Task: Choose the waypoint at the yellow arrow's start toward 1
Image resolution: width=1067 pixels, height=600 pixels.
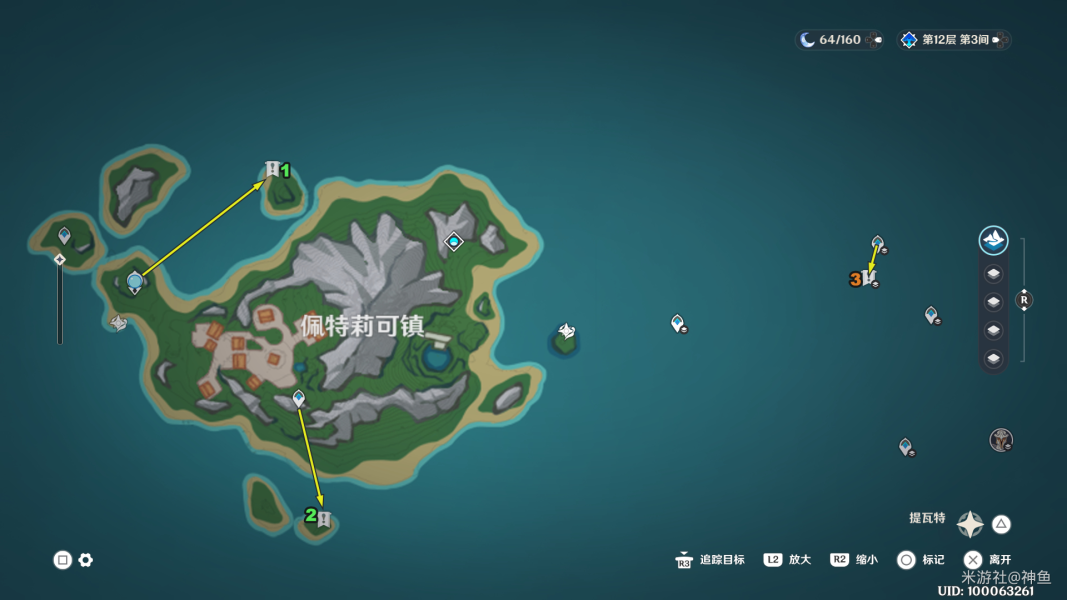Action: [135, 283]
